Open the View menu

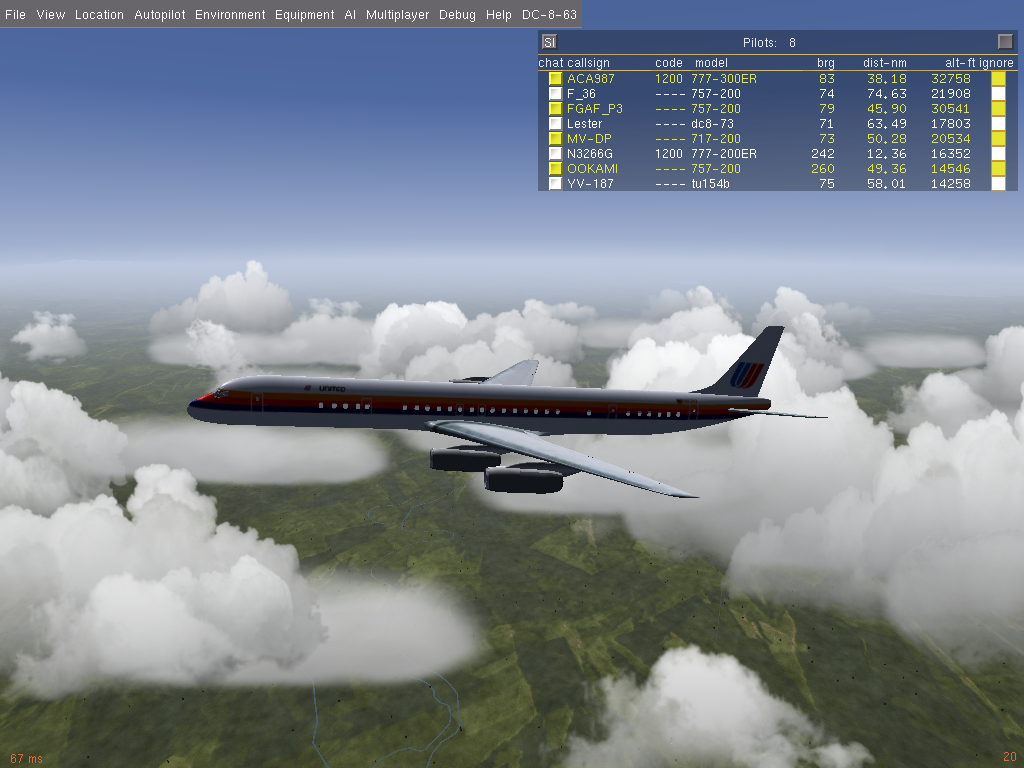[51, 15]
